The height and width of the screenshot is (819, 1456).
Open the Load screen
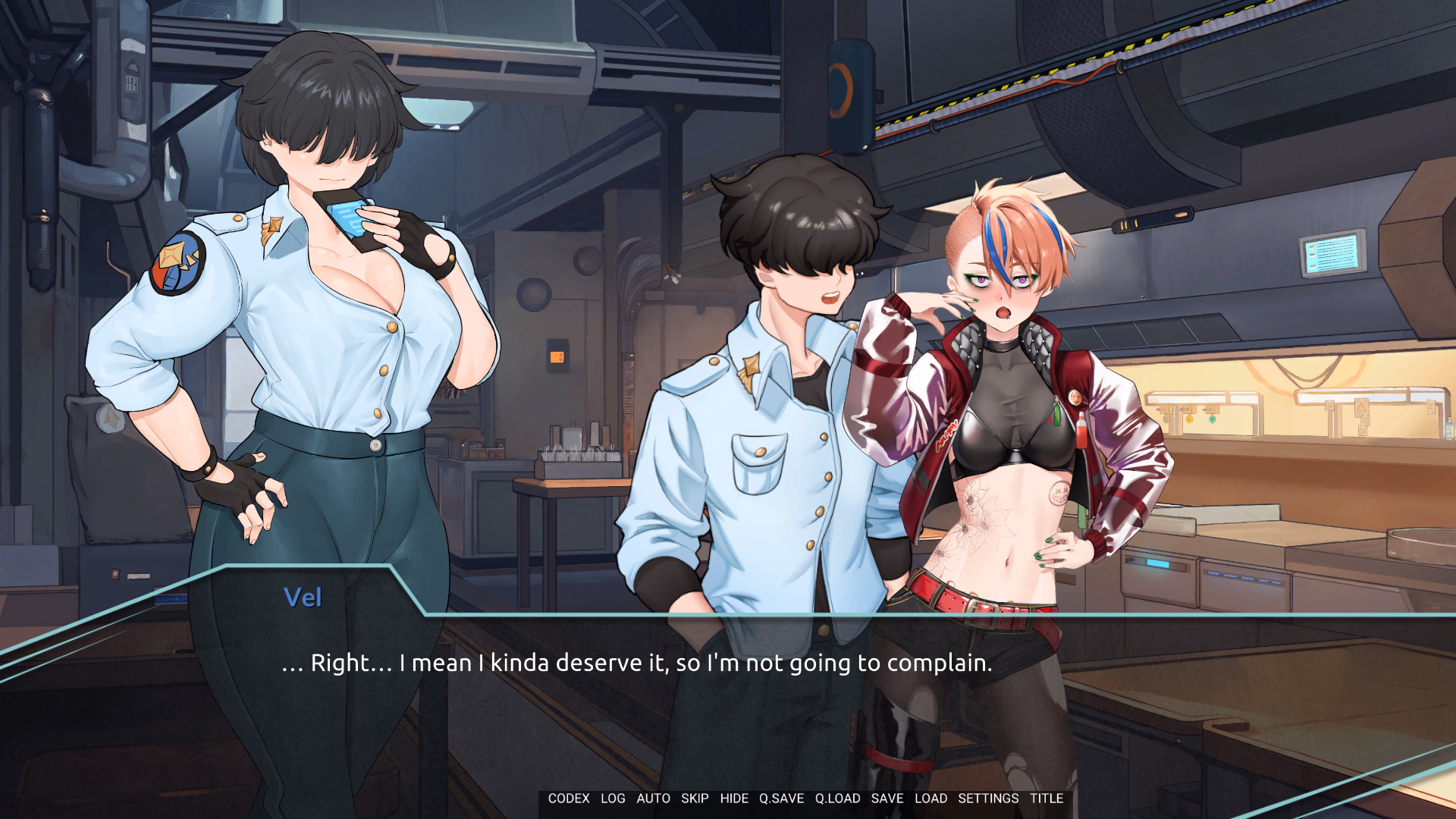[930, 799]
